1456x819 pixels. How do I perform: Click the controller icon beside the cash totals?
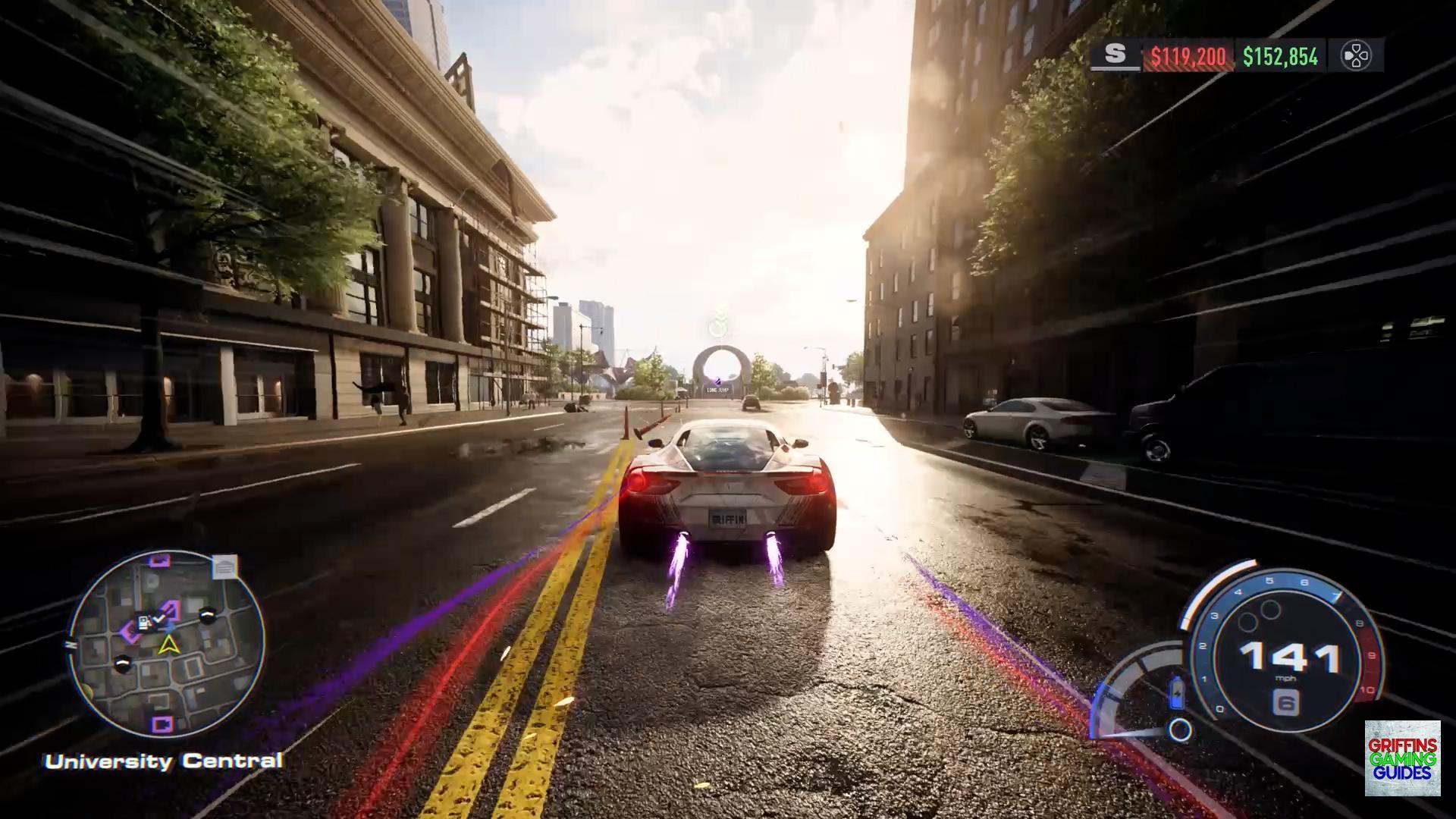(1355, 55)
